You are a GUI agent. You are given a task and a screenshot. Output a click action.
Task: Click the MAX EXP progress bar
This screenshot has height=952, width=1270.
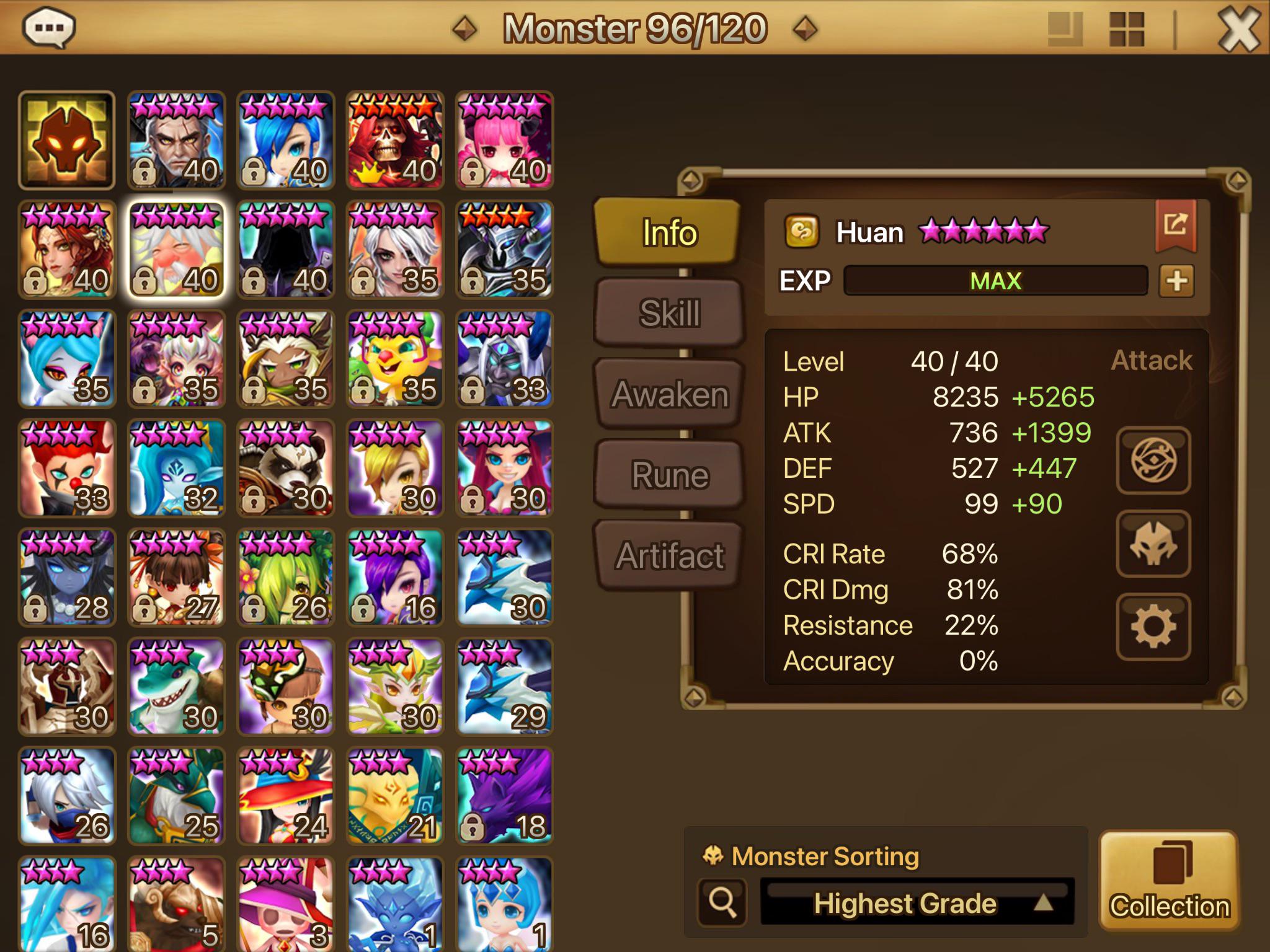click(x=995, y=280)
